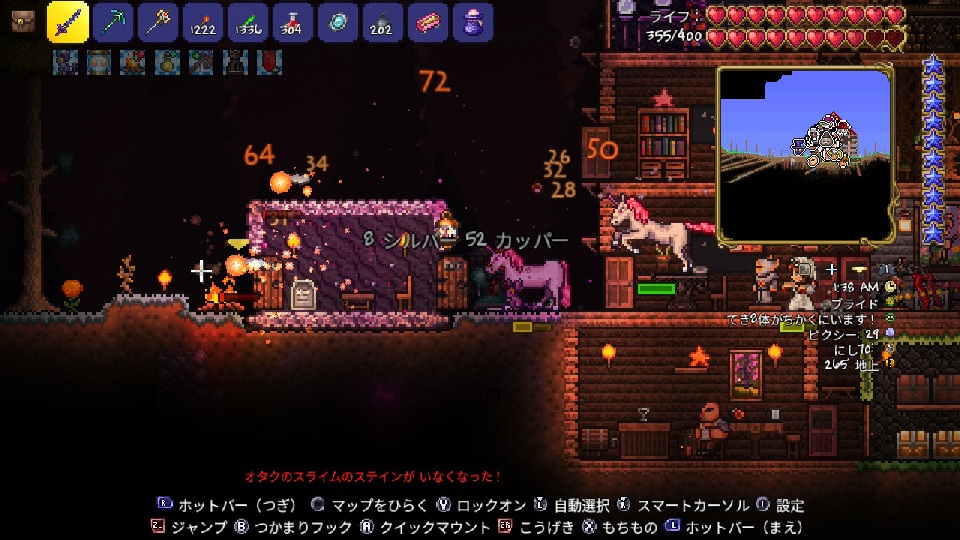Select the purple sword hotbar slot
960x540 pixels.
[68, 21]
